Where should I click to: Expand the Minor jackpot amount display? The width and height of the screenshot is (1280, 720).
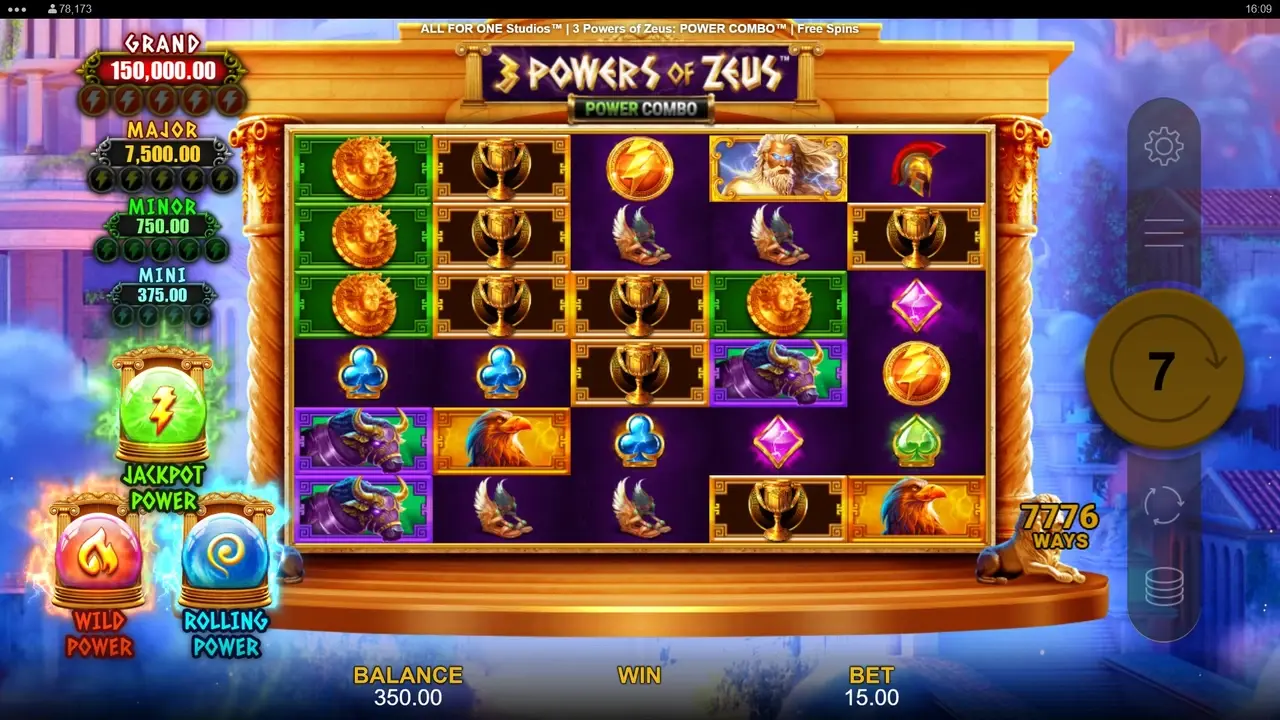[160, 225]
